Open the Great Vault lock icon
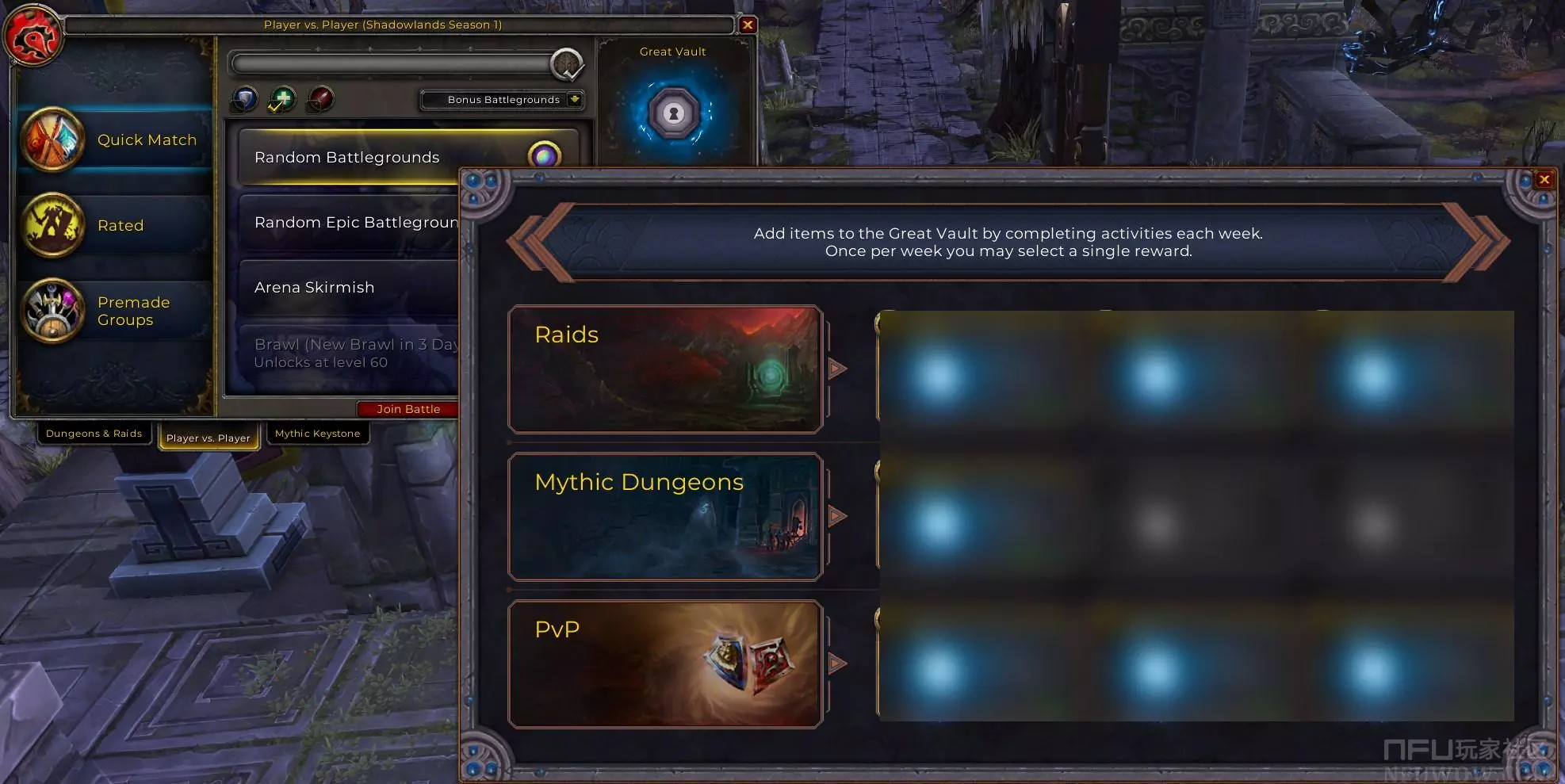This screenshot has height=784, width=1565. (x=674, y=113)
